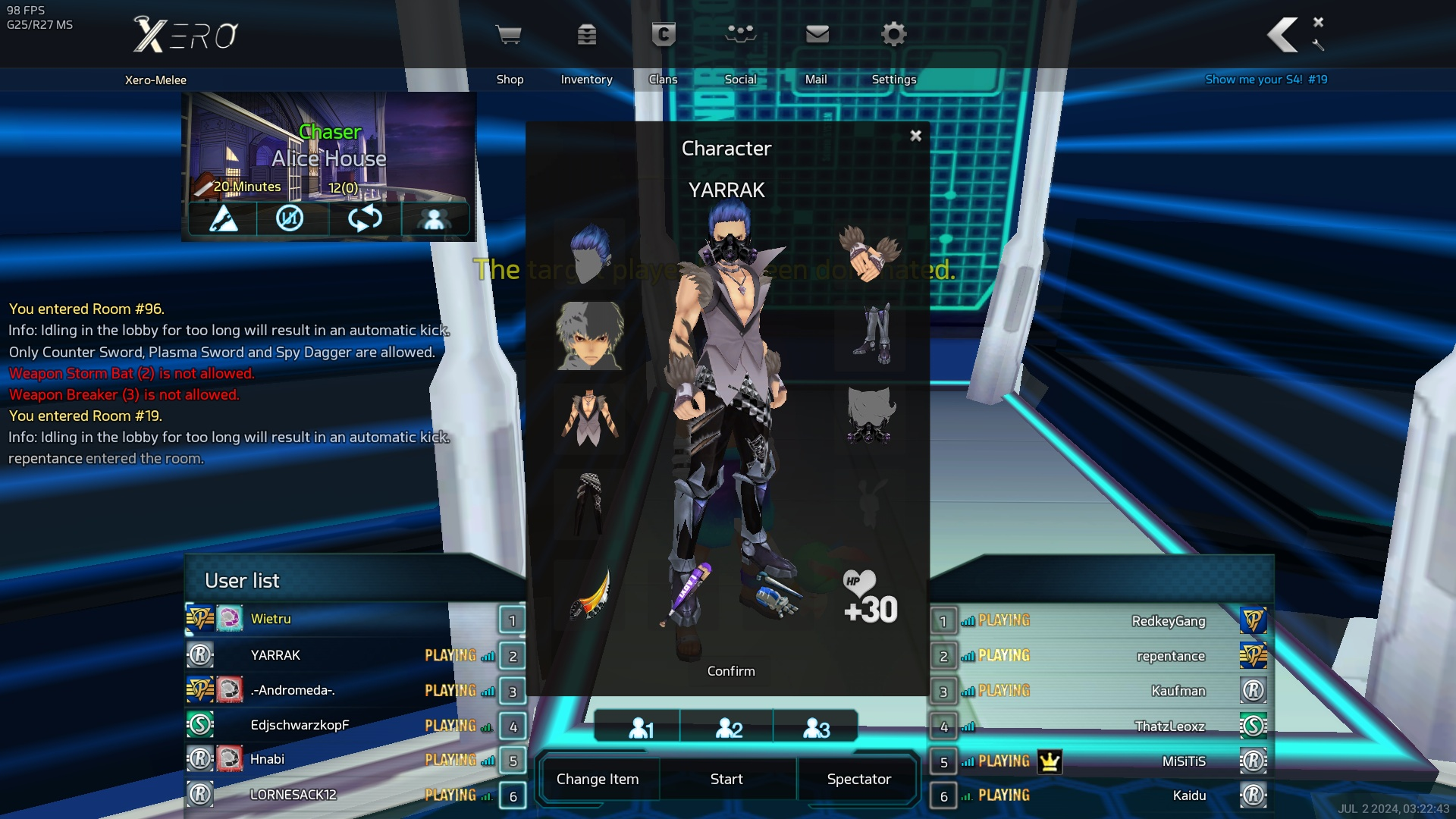This screenshot has height=819, width=1456.
Task: Select player MiSiTiS in the team list
Action: click(x=1183, y=761)
